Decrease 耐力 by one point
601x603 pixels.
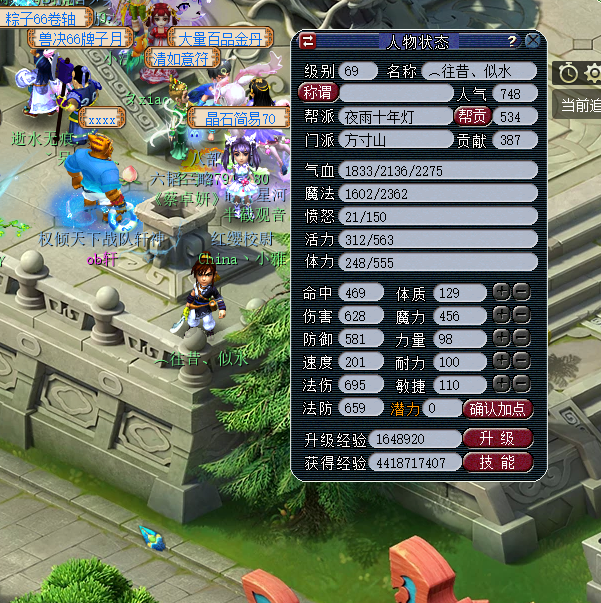point(520,361)
